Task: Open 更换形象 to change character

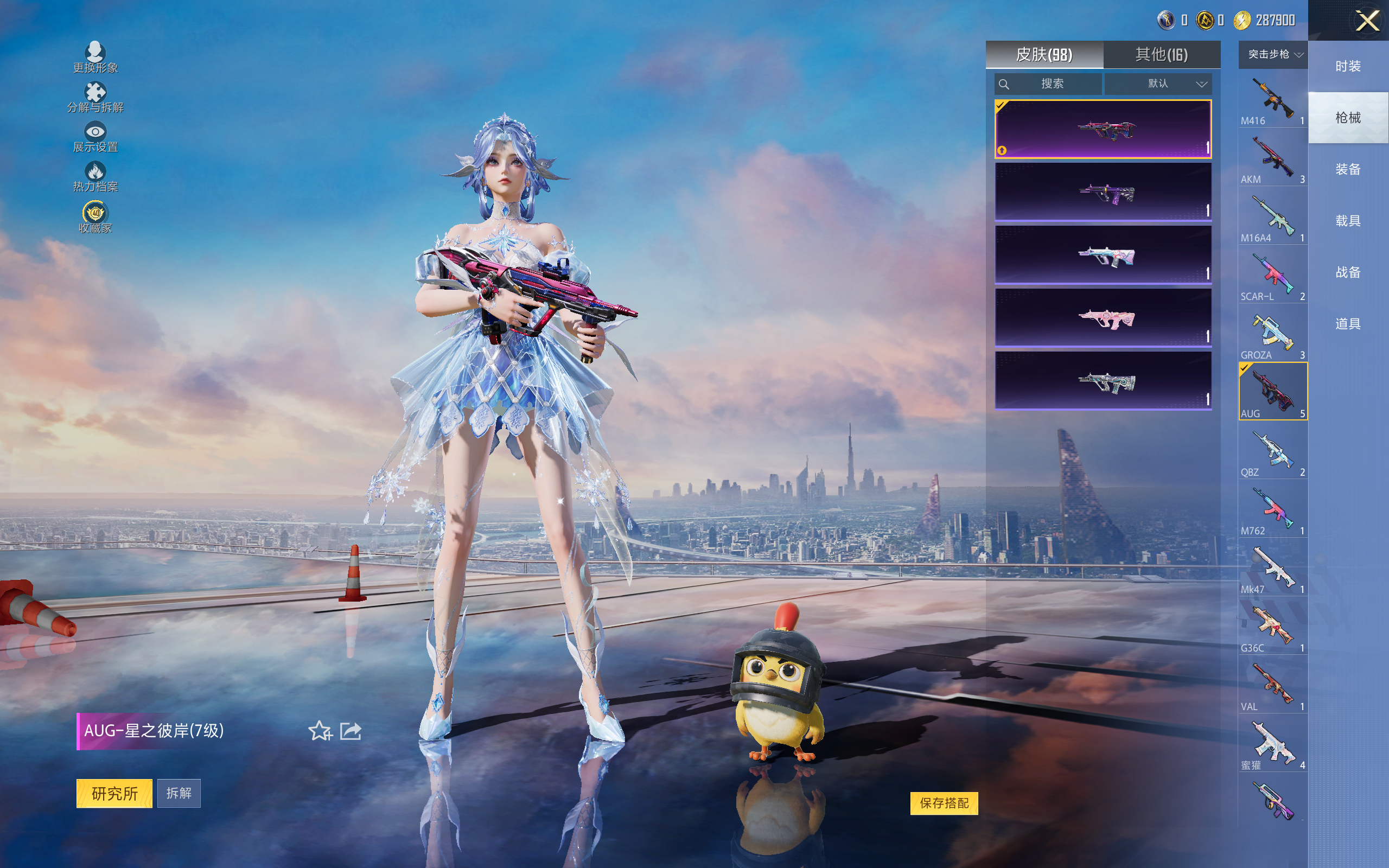Action: pos(95,58)
